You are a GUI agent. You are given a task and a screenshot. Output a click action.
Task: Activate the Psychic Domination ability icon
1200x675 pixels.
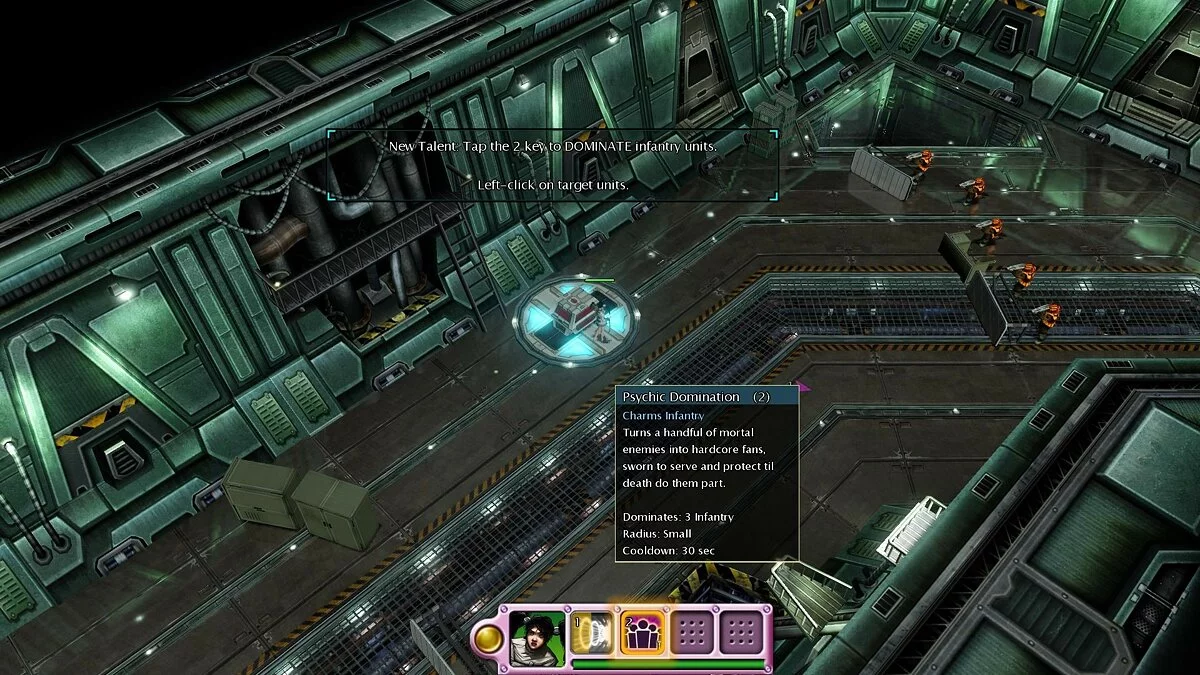[x=640, y=633]
